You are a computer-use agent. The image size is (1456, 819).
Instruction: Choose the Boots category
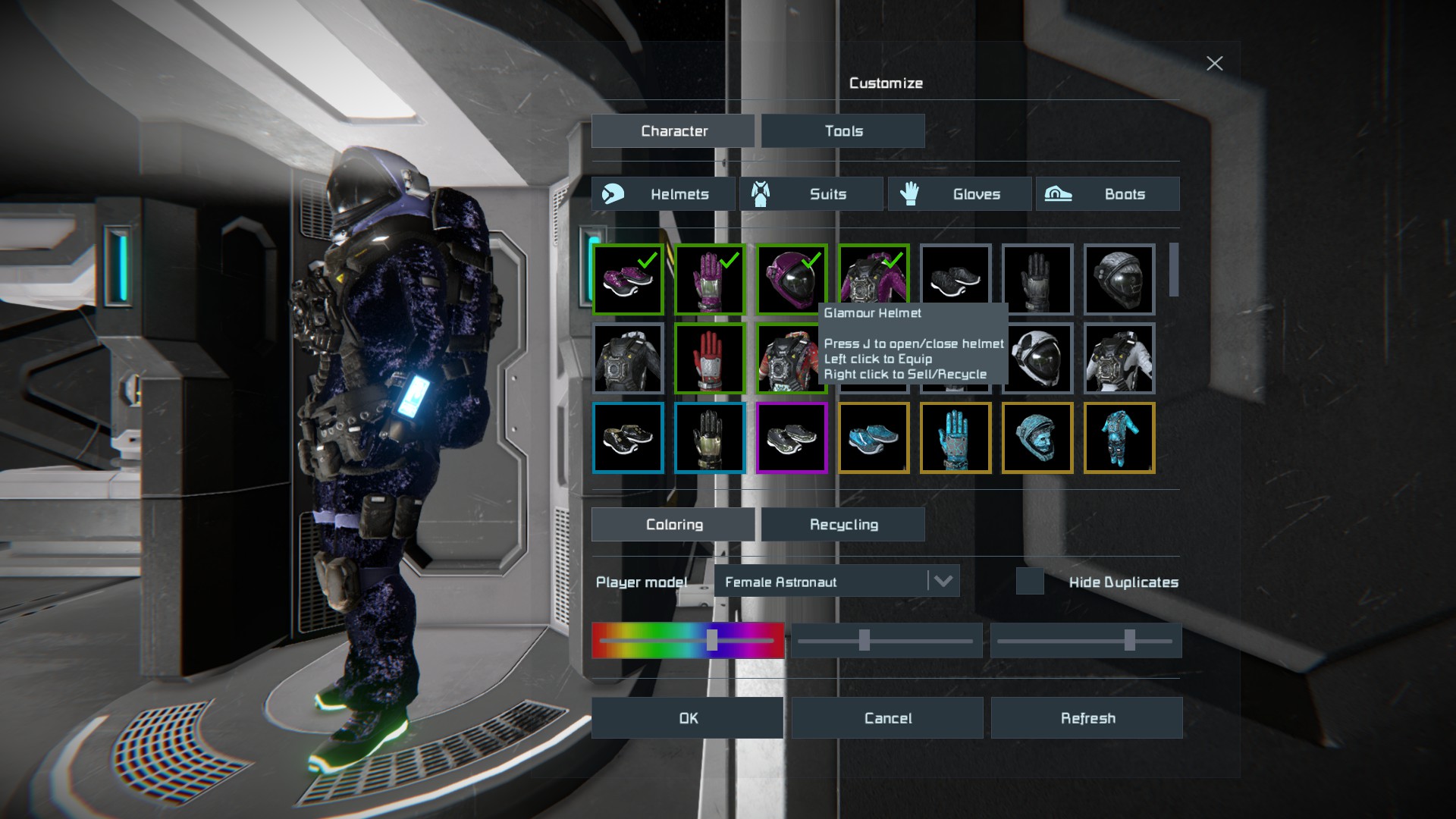point(1107,194)
